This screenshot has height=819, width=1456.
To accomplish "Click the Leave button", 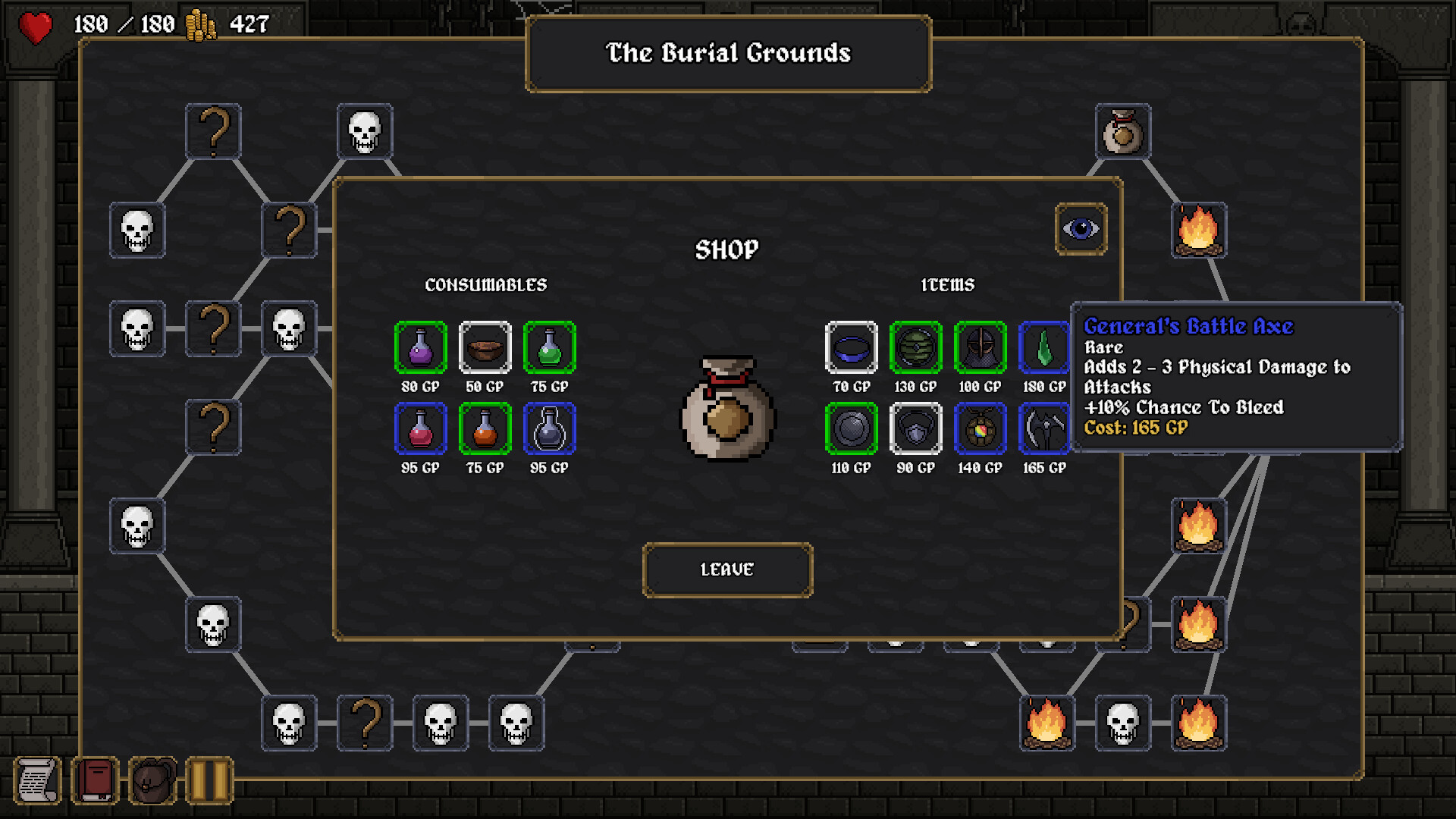I will coord(726,570).
